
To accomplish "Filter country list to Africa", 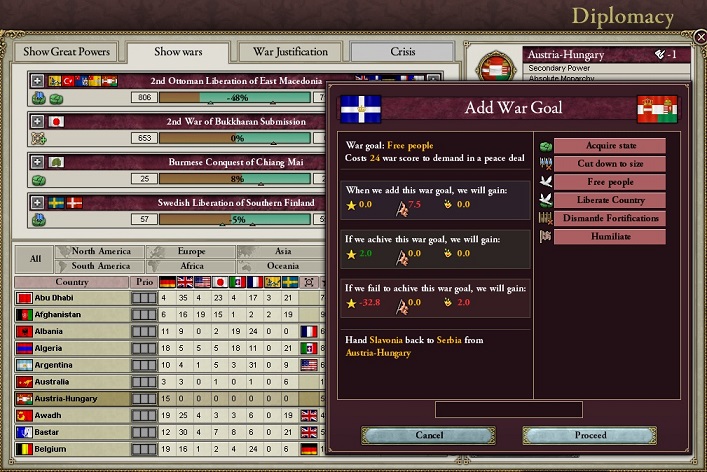I will click(191, 266).
